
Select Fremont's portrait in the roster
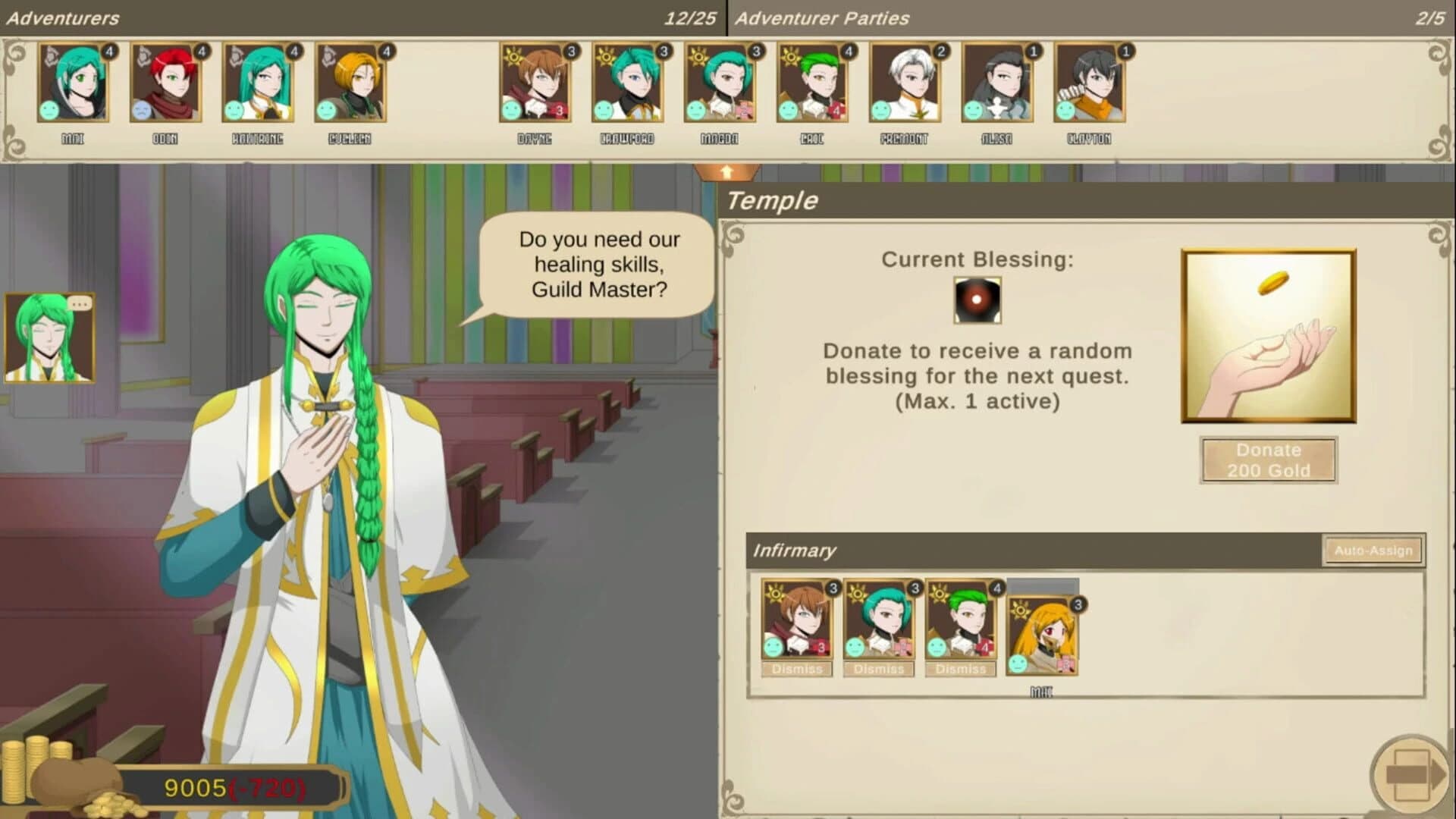tap(906, 83)
